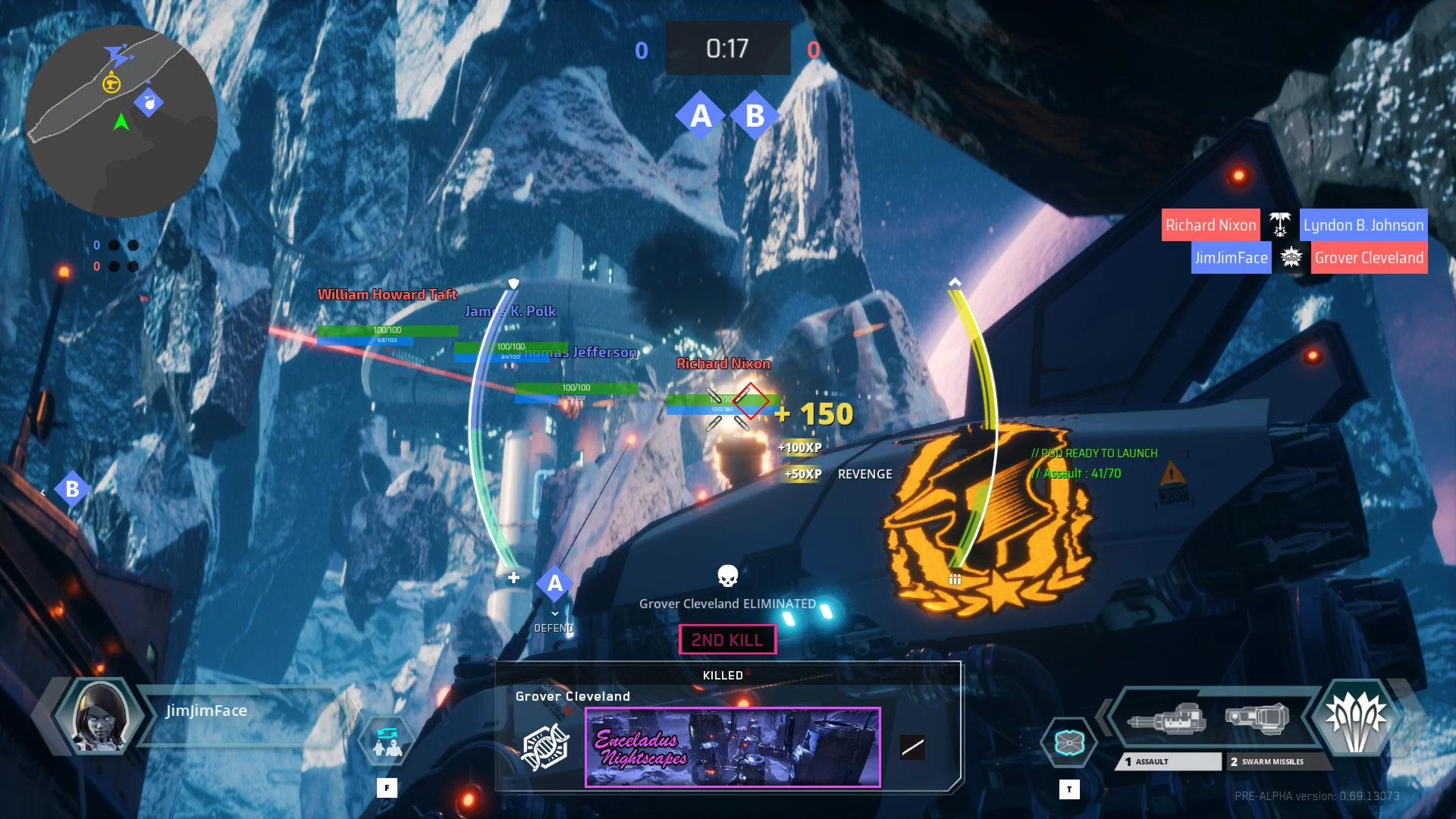Trigger the teal hexagon ability icon
The image size is (1456, 819).
[x=1069, y=742]
